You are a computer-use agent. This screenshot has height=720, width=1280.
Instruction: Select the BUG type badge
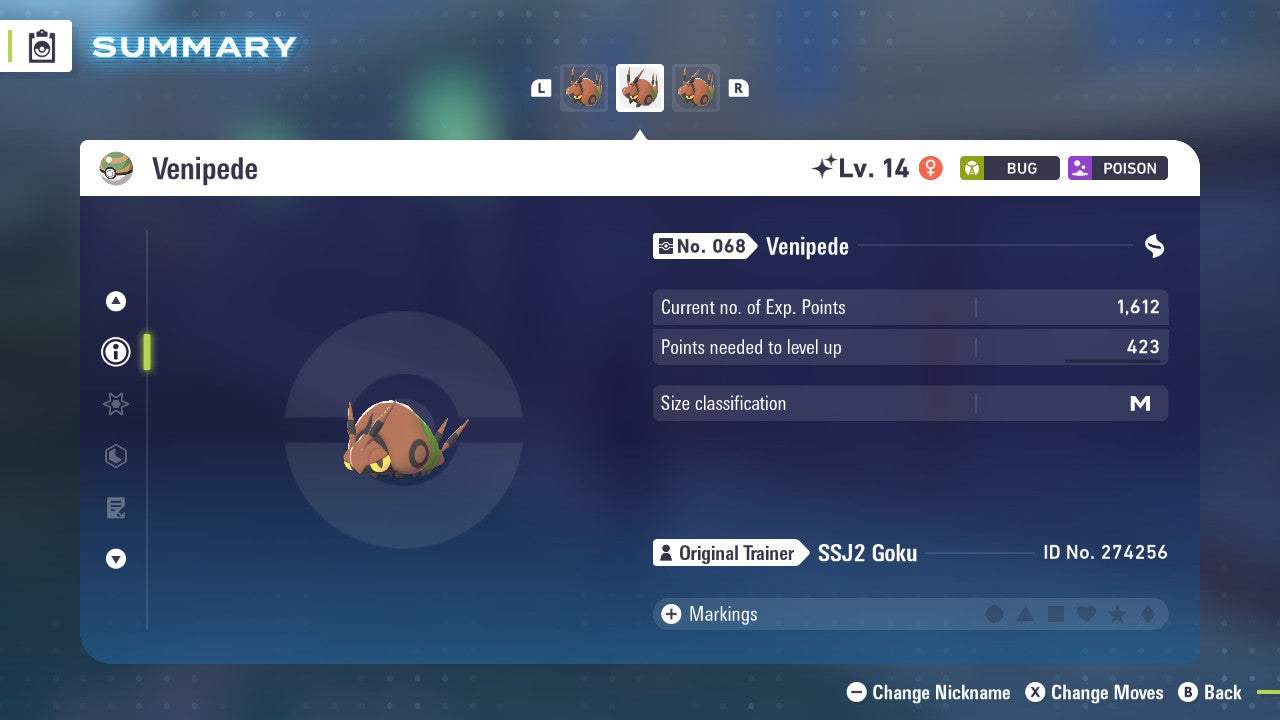pyautogui.click(x=1009, y=168)
